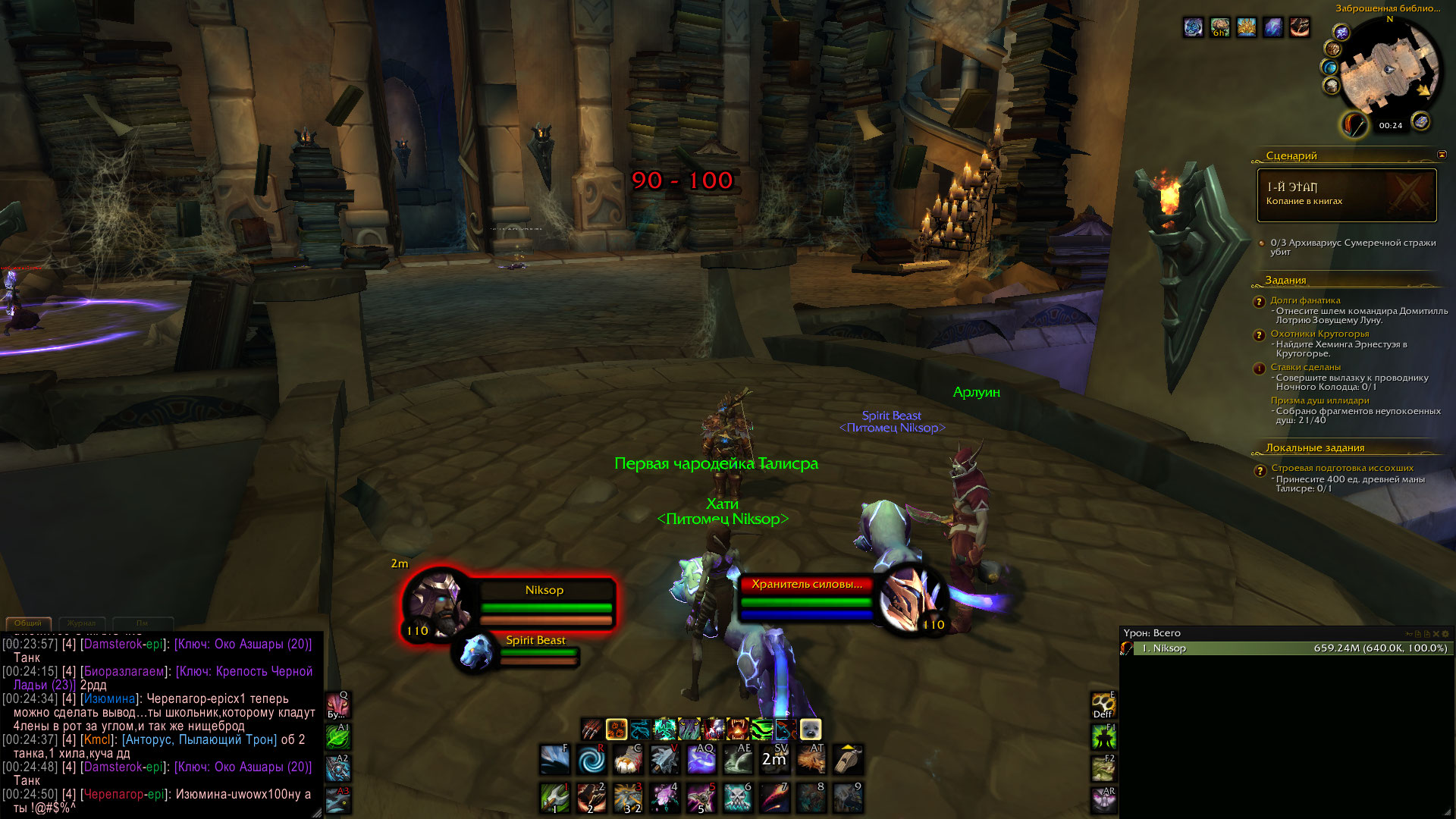Screen dimensions: 1456x819
Task: Open the Пм whisper chat tab
Action: [x=142, y=623]
